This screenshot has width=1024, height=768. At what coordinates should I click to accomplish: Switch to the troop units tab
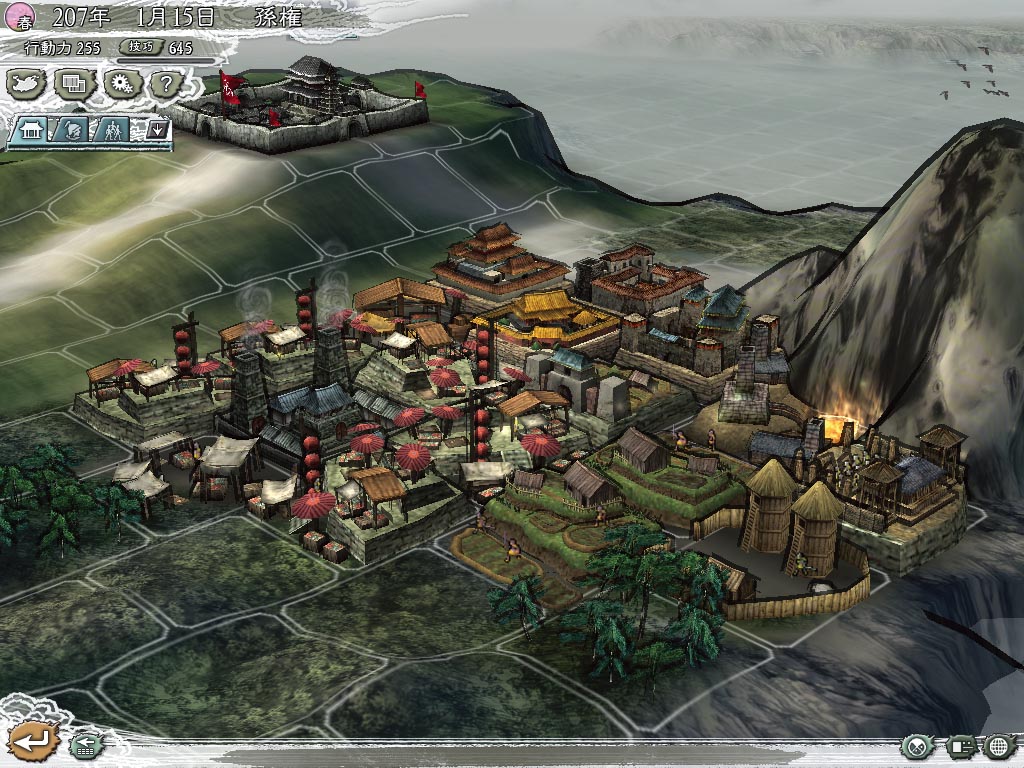[115, 130]
